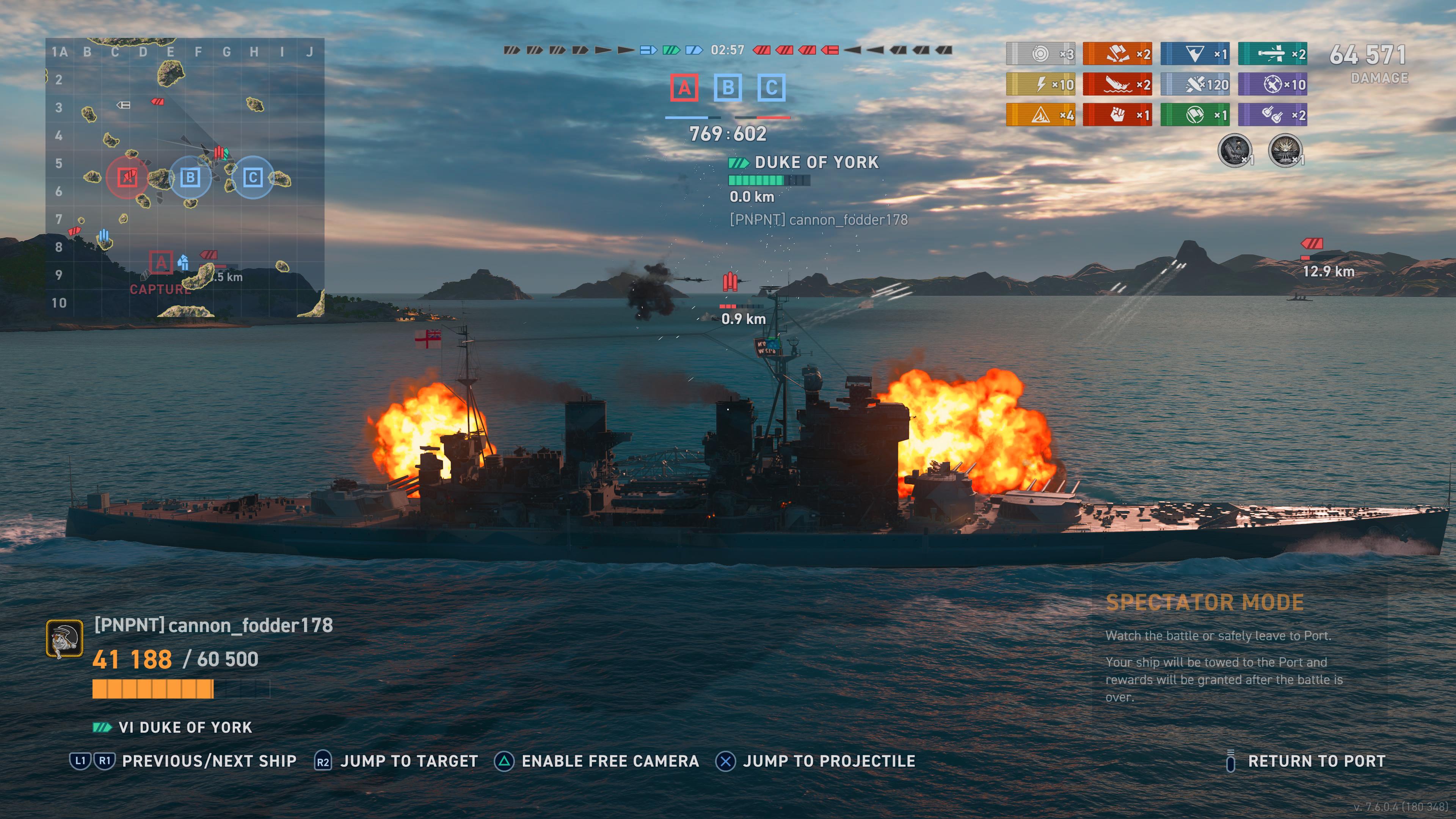Click the Return to Port label
The image size is (1456, 819).
(x=1316, y=761)
